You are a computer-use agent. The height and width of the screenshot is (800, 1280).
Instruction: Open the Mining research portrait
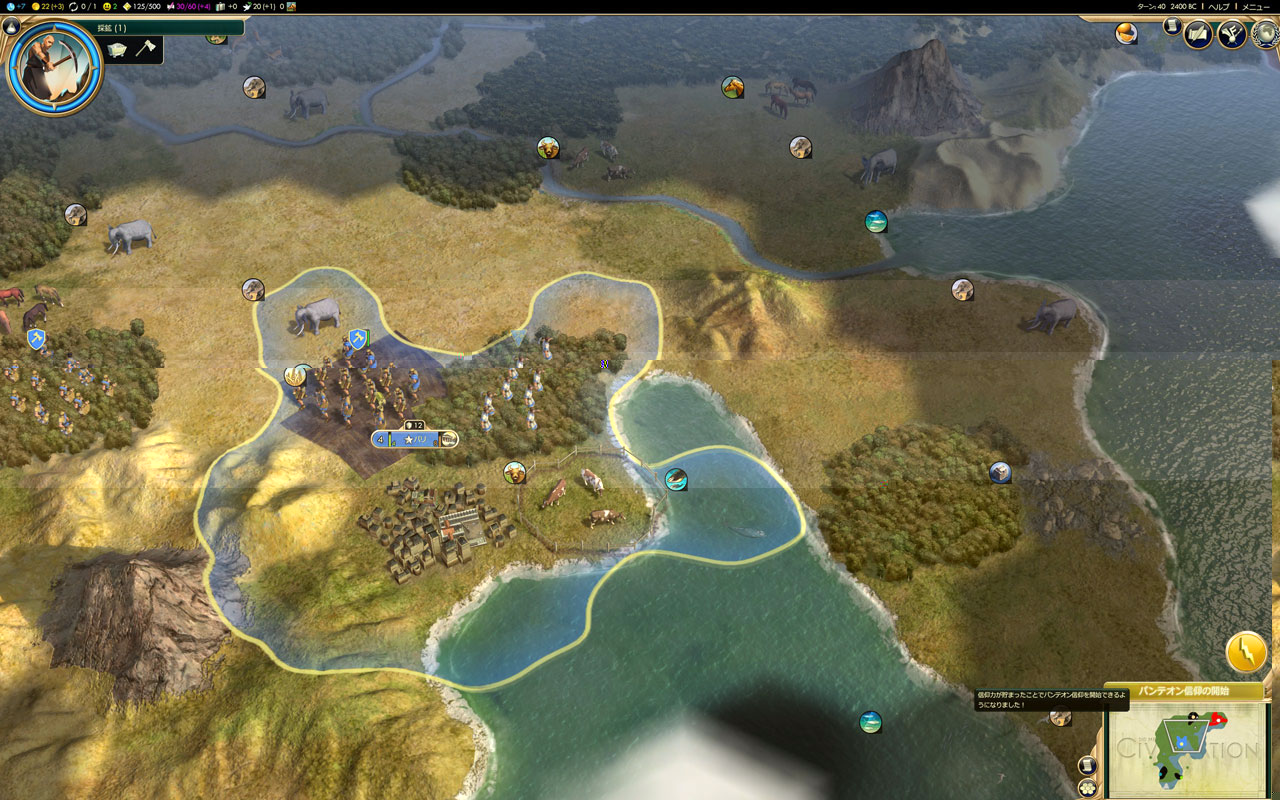coord(55,67)
